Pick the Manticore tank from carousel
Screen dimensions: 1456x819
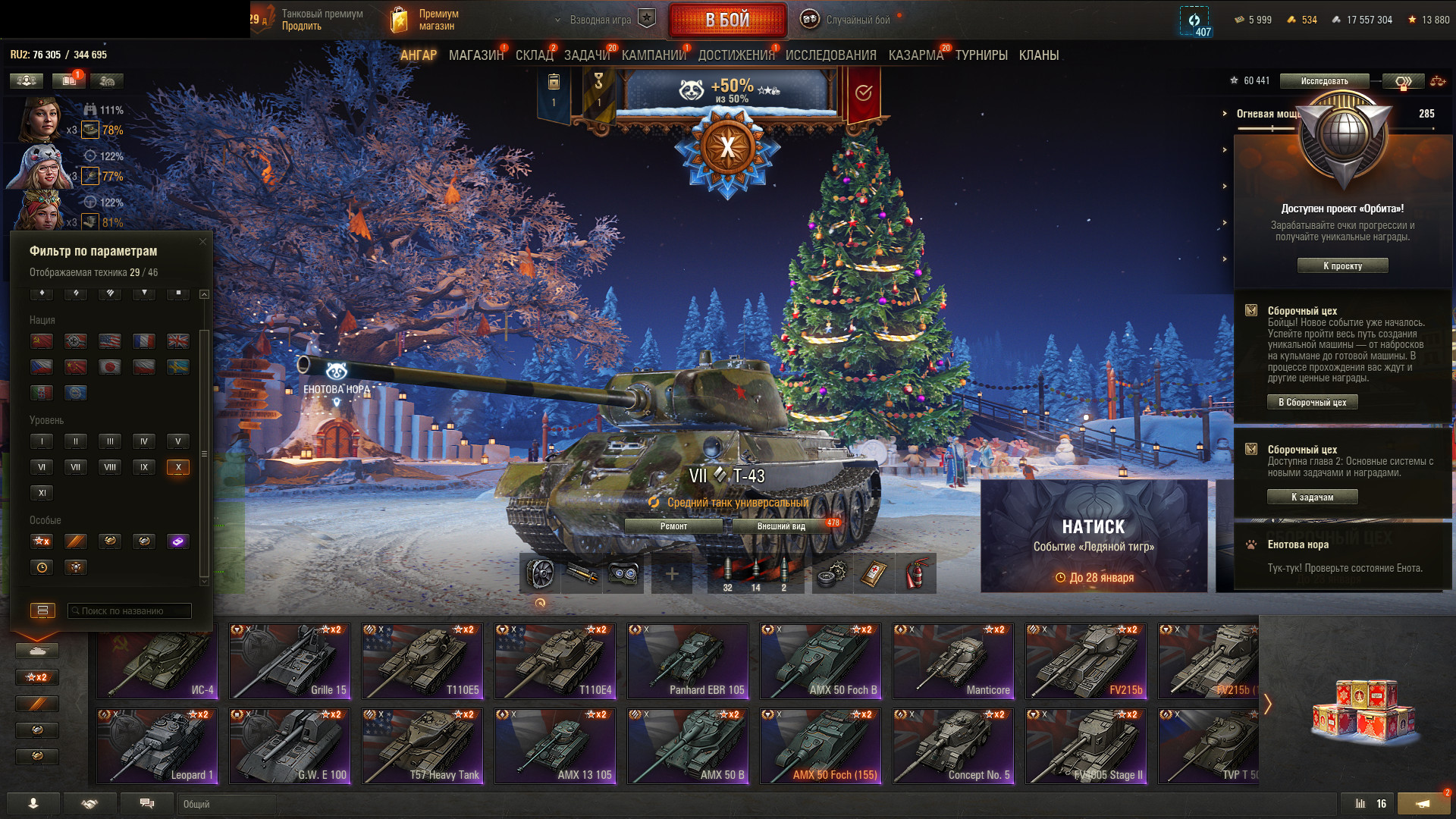pyautogui.click(x=953, y=661)
